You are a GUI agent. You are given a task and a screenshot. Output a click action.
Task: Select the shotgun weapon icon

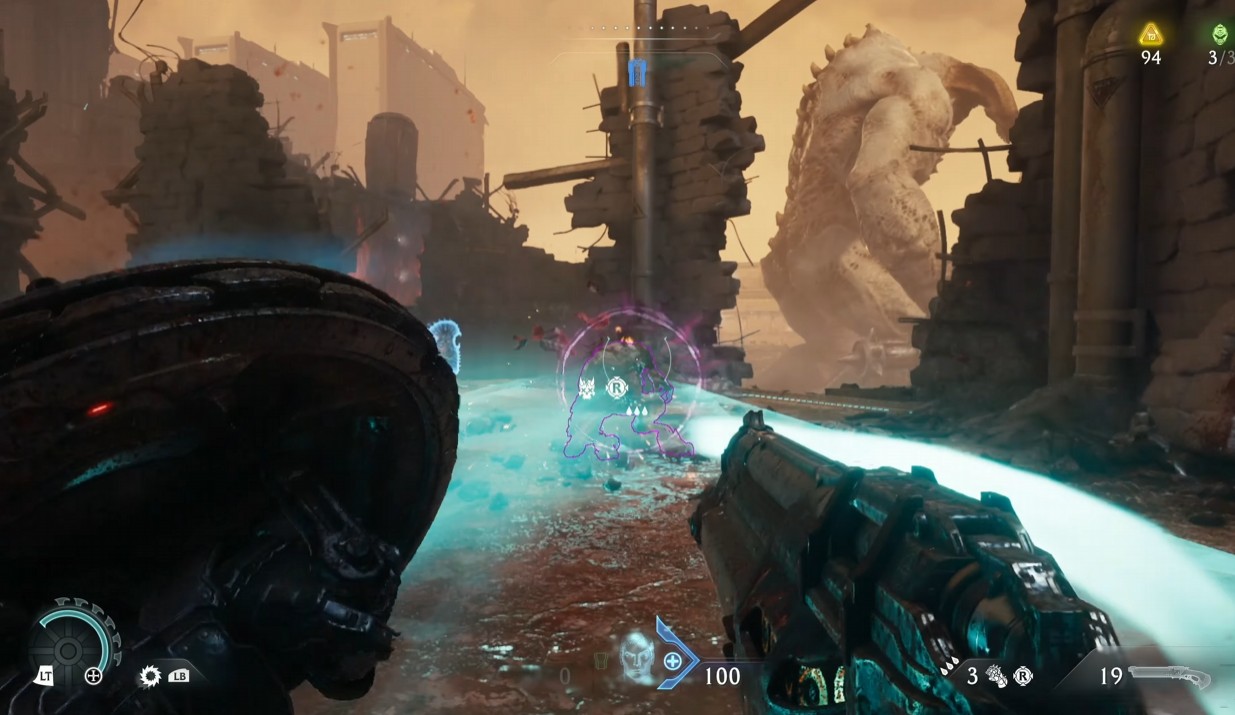point(1169,677)
